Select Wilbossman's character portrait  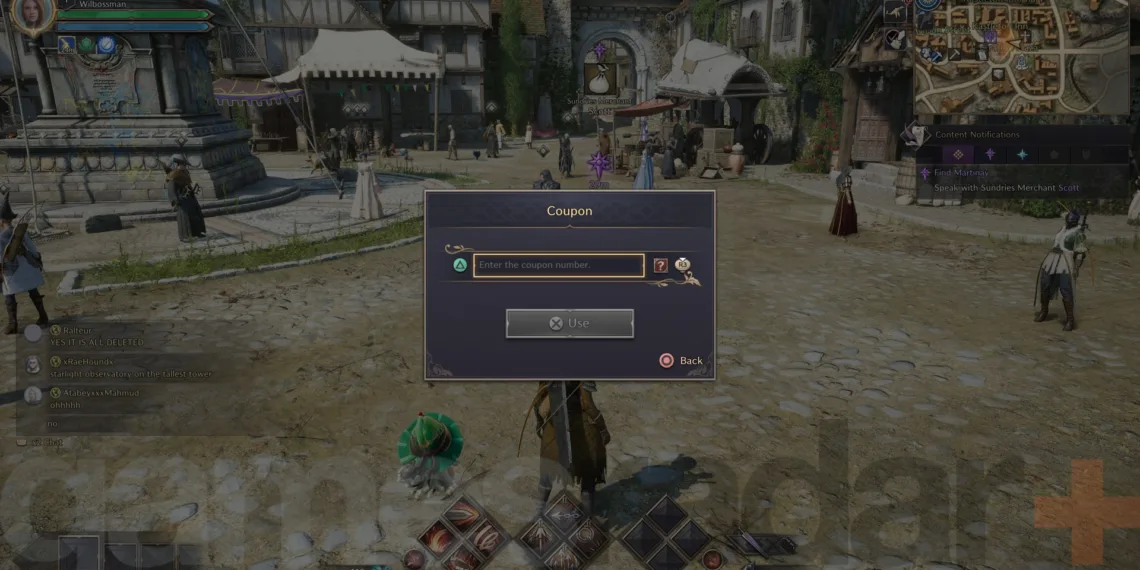[33, 16]
